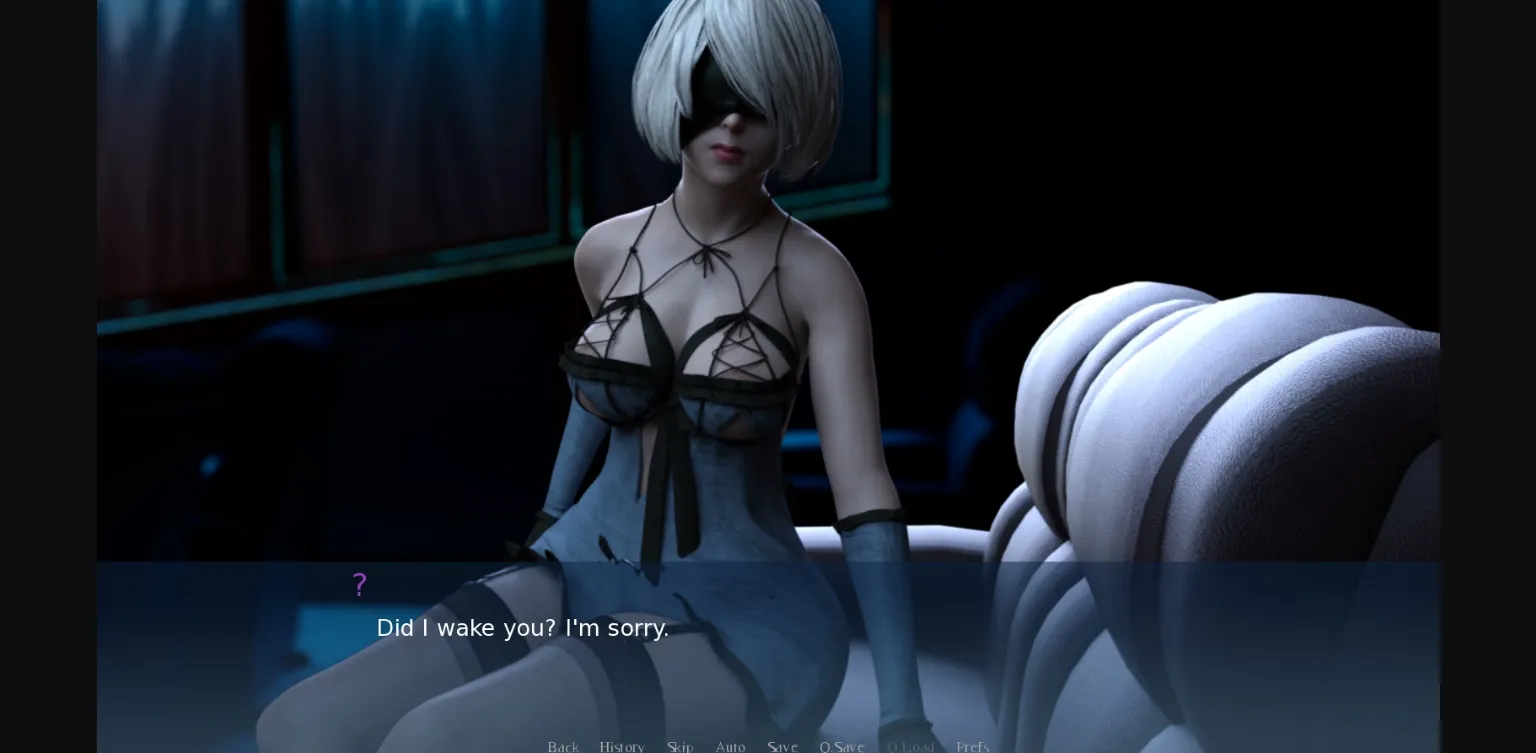Click Back in the quick menu bar
The width and height of the screenshot is (1536, 753).
(x=563, y=747)
